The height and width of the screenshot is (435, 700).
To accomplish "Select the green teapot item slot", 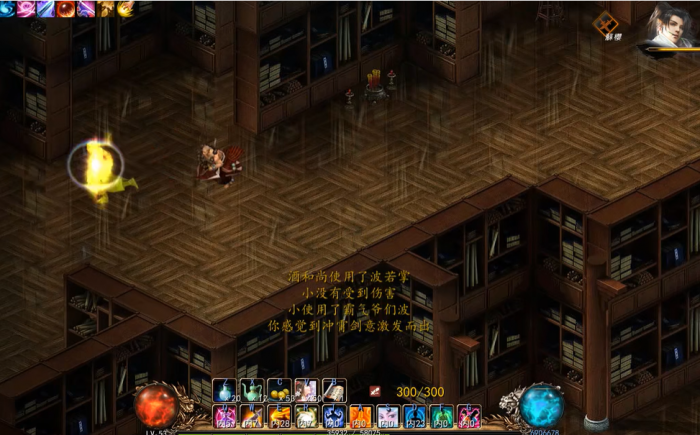I will click(x=252, y=389).
